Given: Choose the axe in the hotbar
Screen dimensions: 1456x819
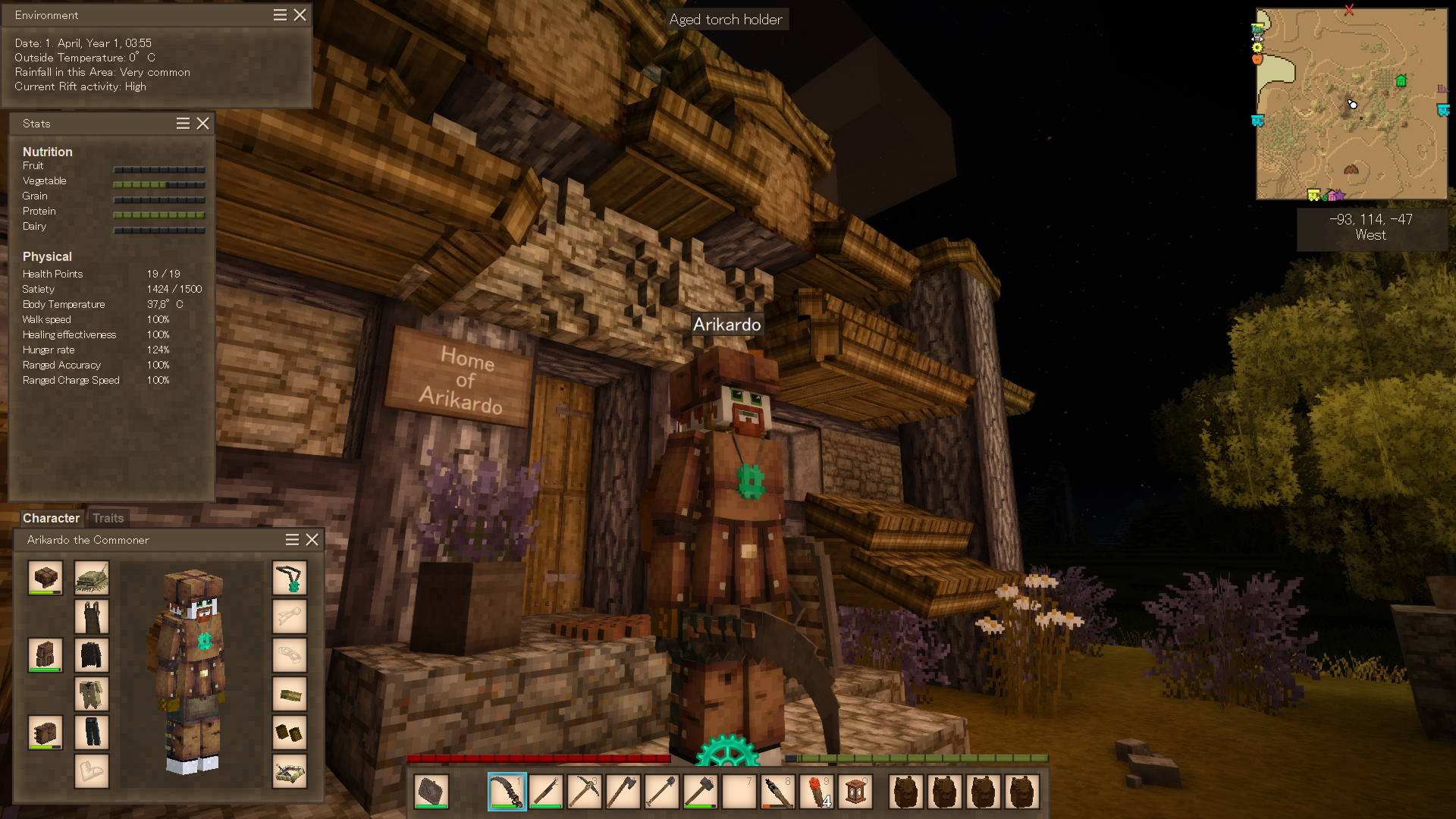Looking at the screenshot, I should [623, 792].
